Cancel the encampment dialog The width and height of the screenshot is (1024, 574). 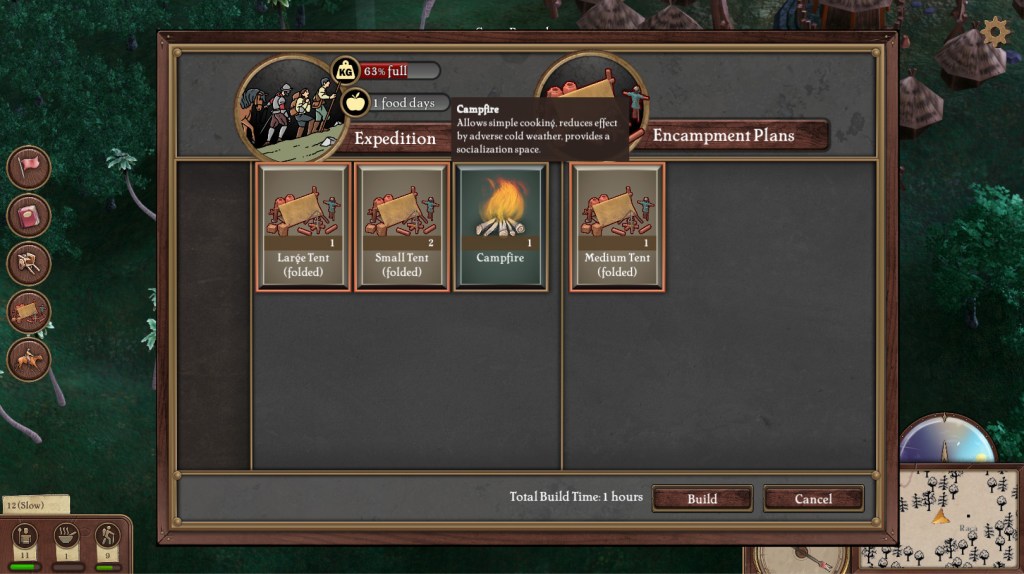[x=813, y=498]
